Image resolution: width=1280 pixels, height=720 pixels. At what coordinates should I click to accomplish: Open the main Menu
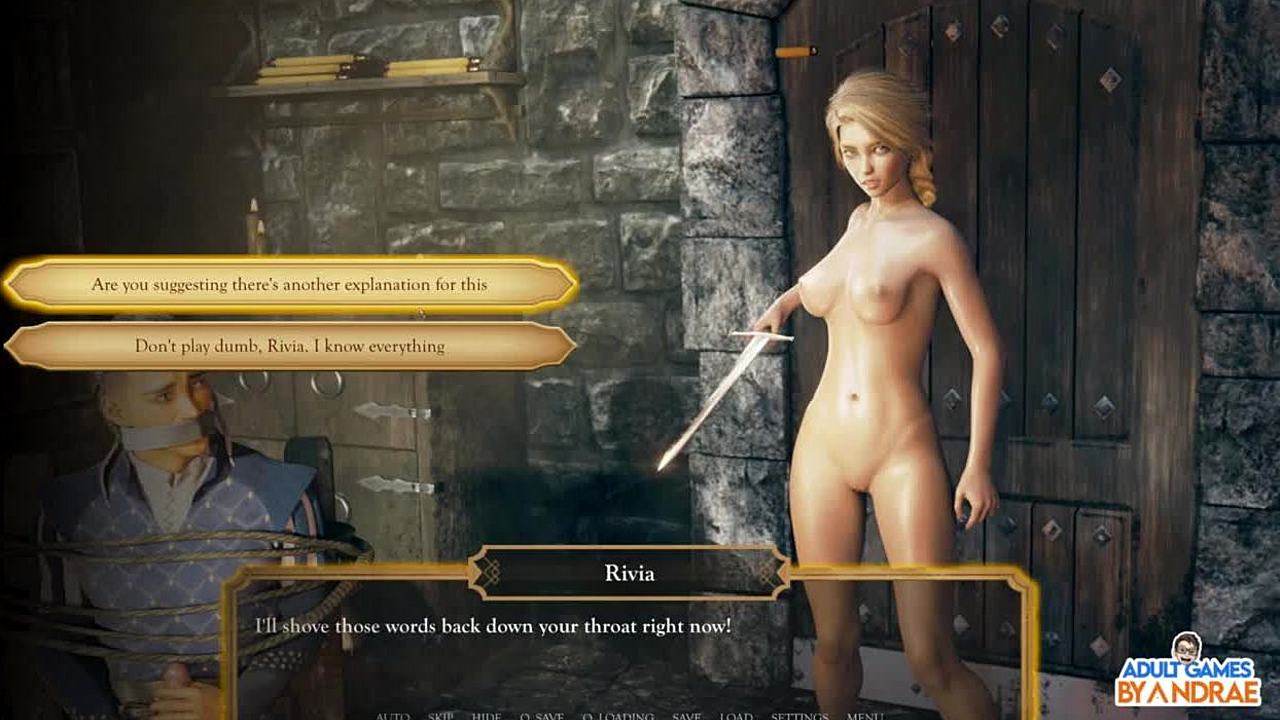pyautogui.click(x=864, y=716)
